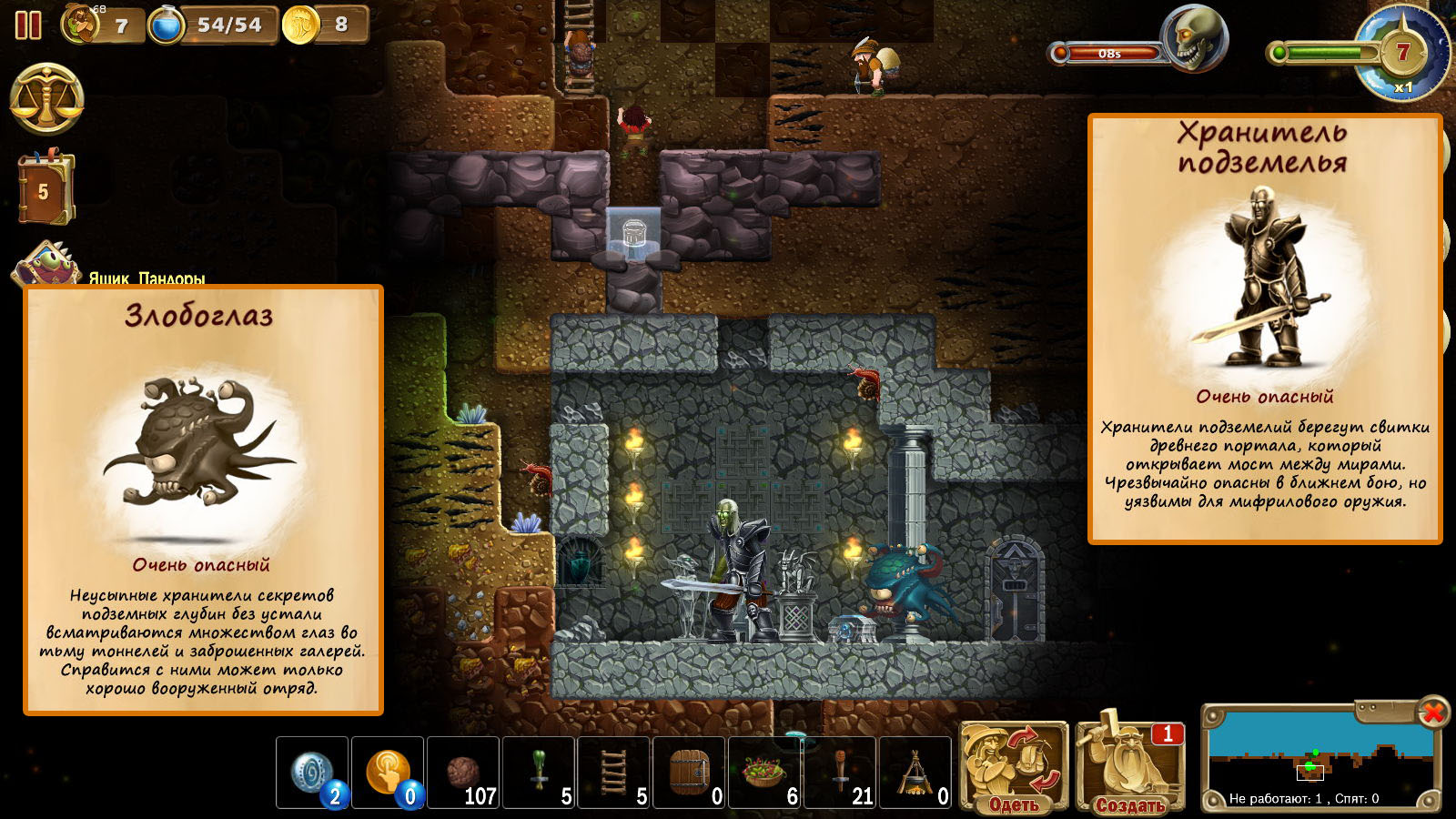The height and width of the screenshot is (819, 1456).
Task: Select the portal spell slot
Action: point(312,773)
